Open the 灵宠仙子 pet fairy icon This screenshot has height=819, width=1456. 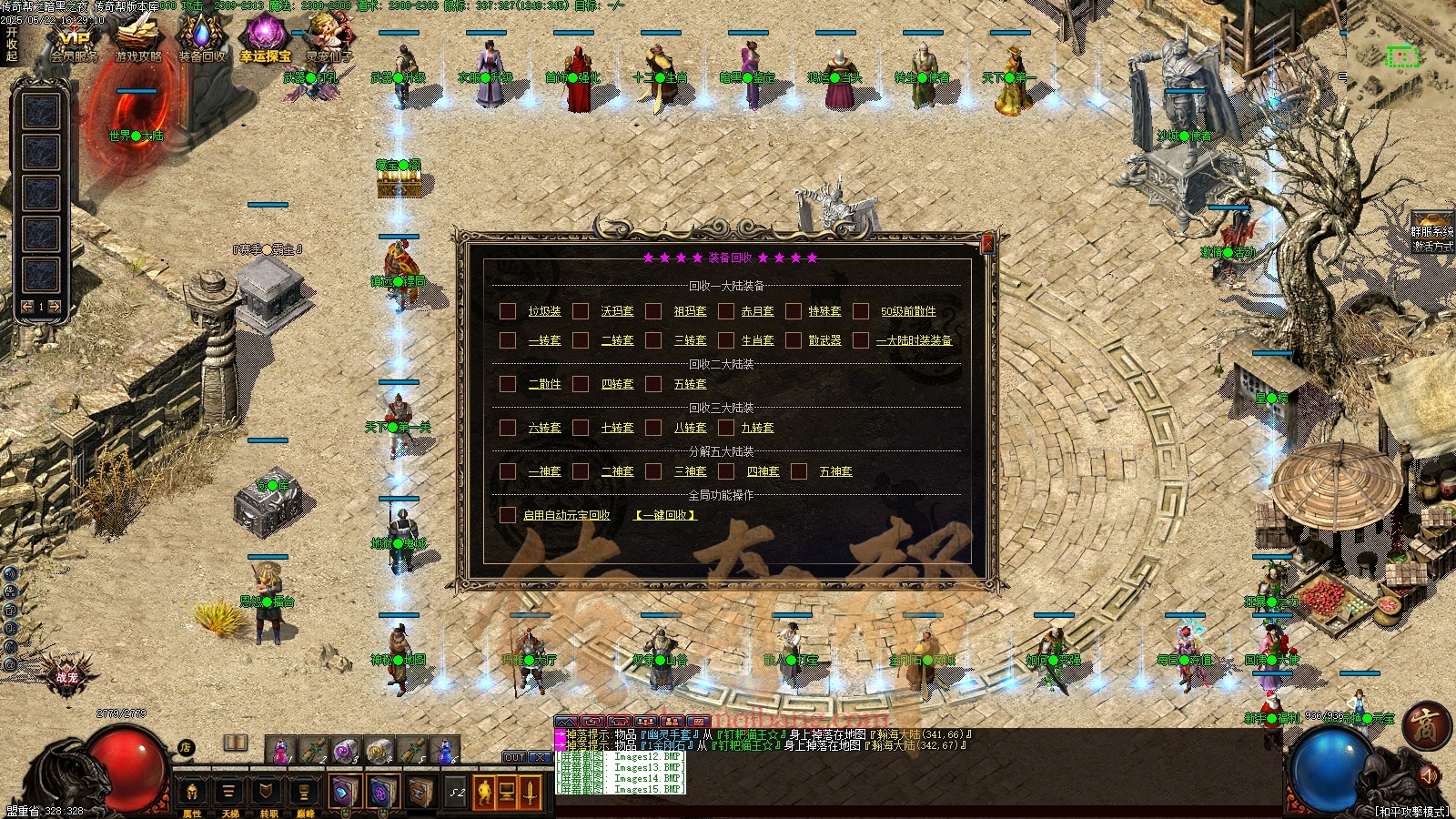tap(329, 42)
